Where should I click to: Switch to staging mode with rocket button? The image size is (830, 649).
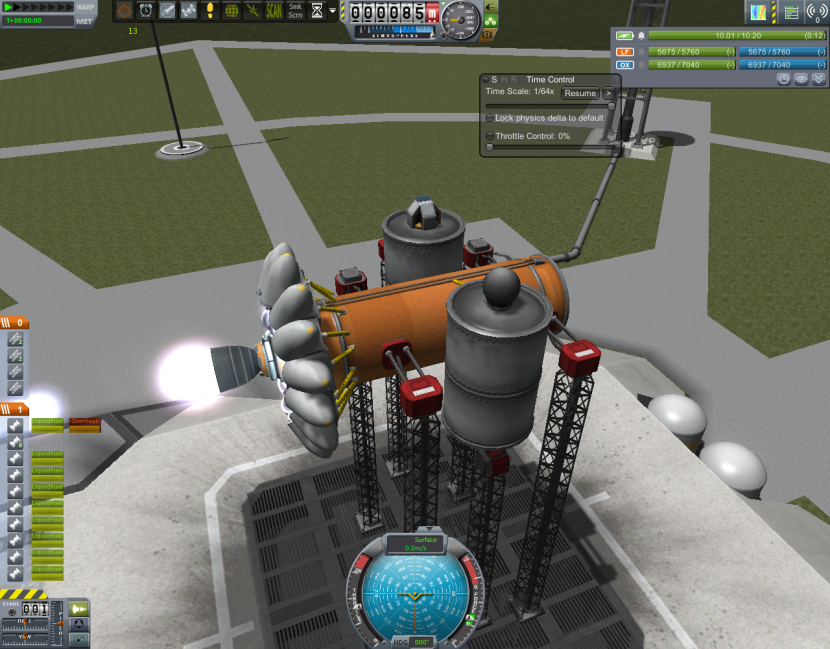(79, 608)
